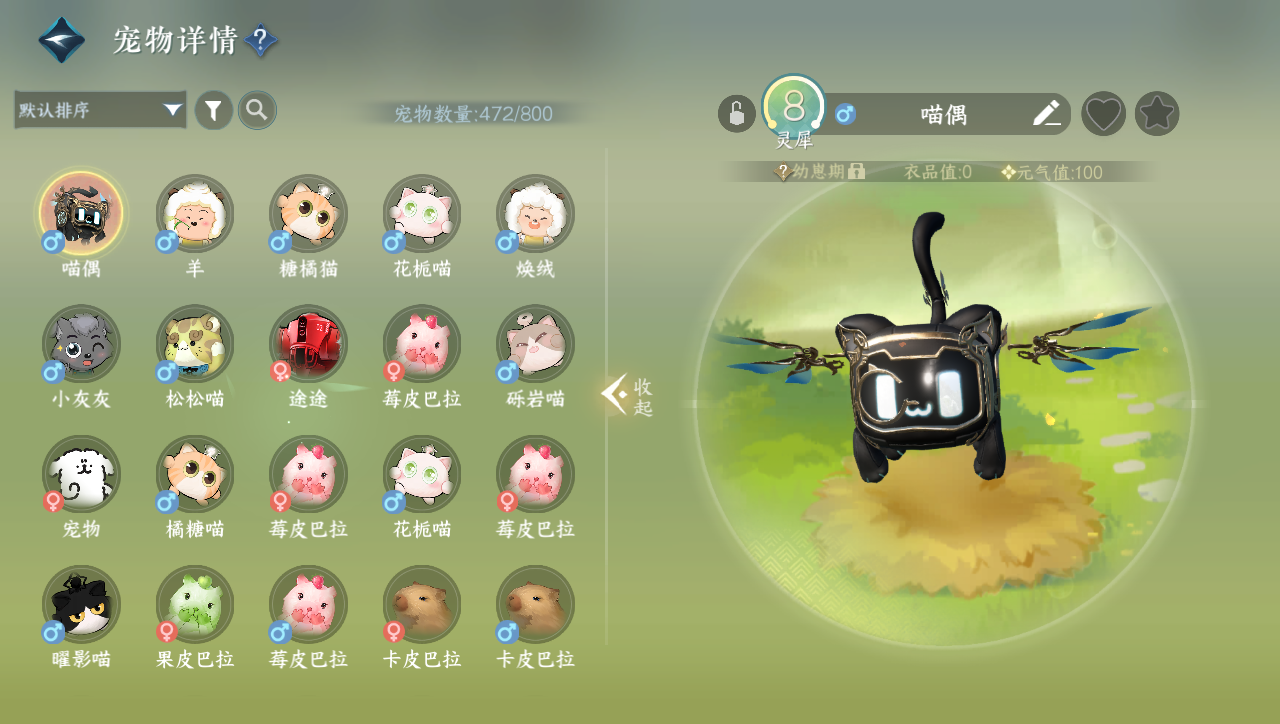Choose the 糖橘猫 pet
This screenshot has height=724, width=1280.
pos(309,213)
